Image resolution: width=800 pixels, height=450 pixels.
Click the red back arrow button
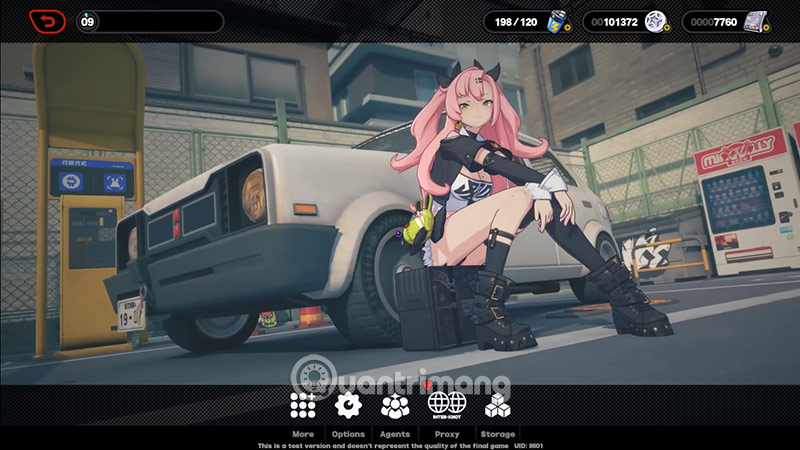coord(47,21)
